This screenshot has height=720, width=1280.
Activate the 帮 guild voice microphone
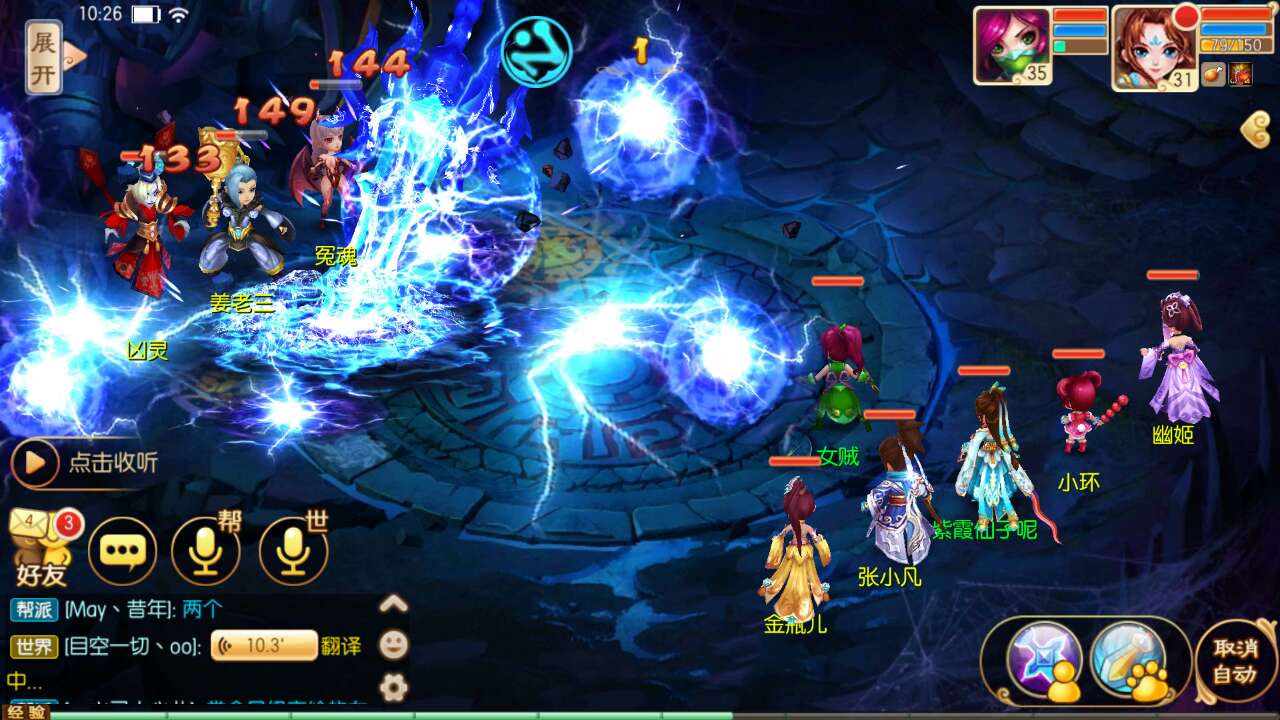(206, 551)
